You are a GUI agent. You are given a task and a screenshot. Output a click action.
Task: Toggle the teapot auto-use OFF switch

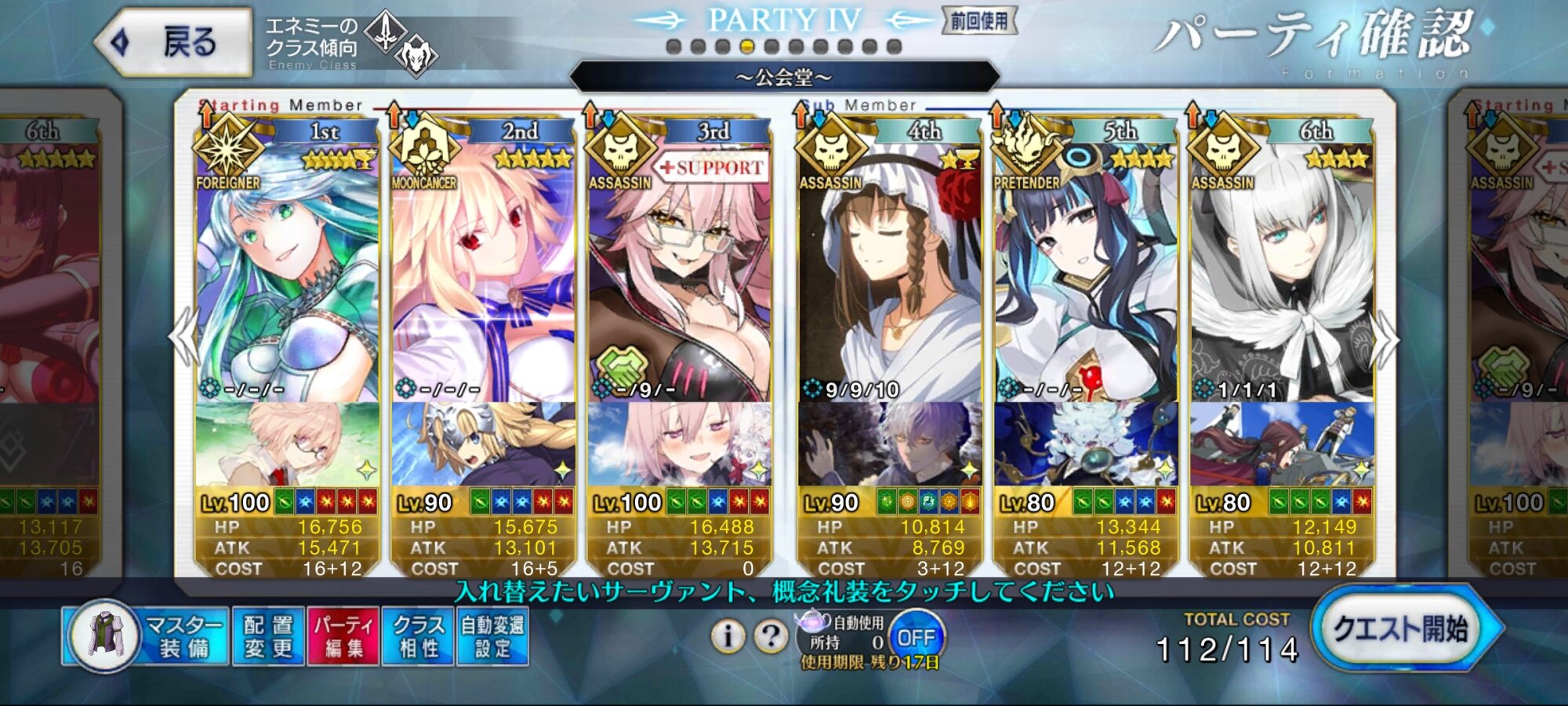(x=916, y=637)
